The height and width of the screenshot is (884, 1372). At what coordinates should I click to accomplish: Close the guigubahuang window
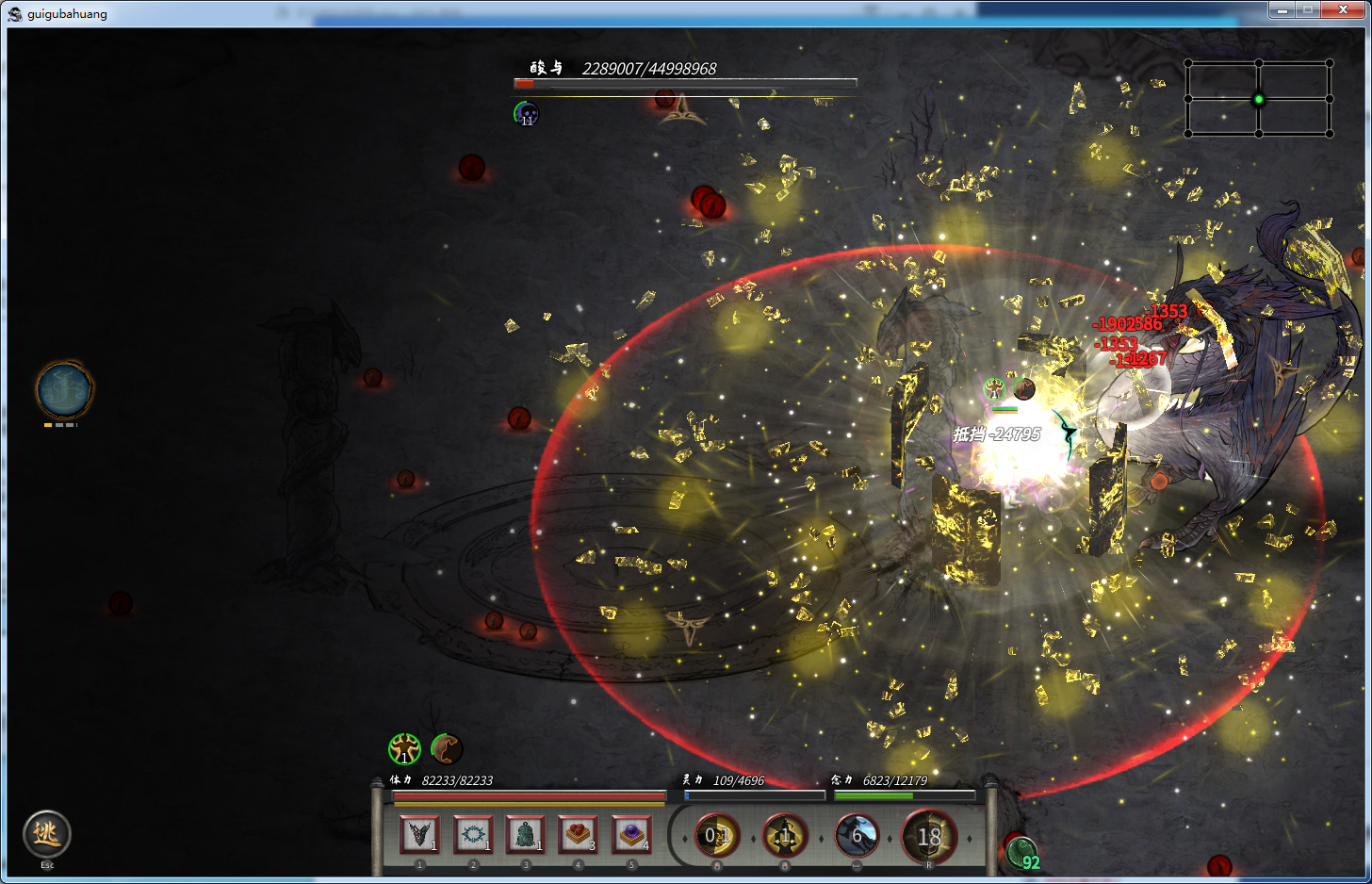(x=1342, y=9)
